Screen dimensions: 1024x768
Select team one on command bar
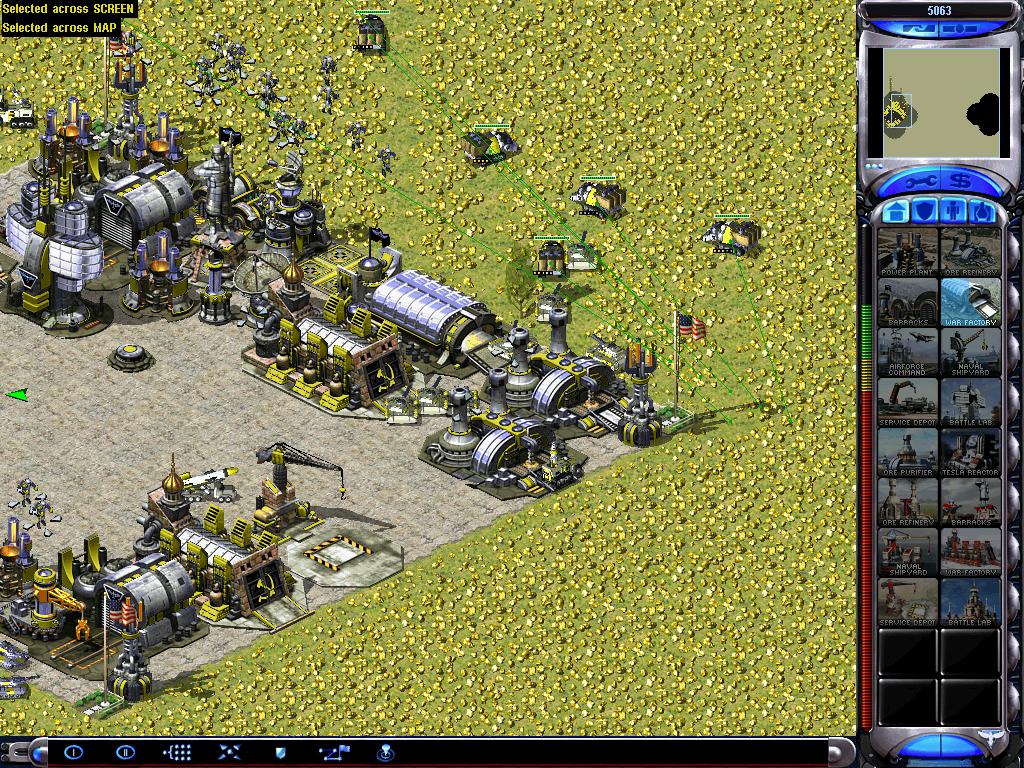(74, 752)
